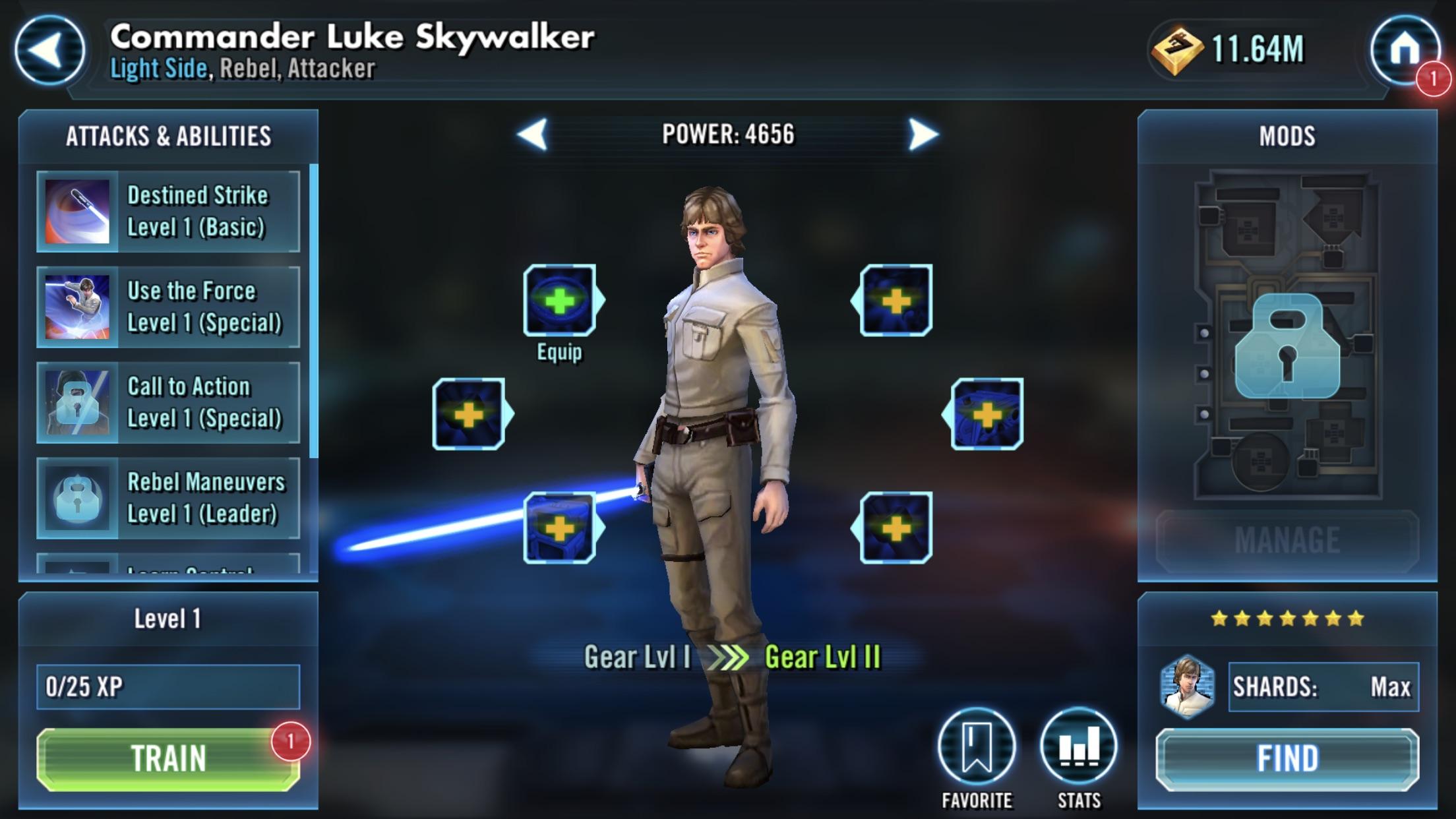Go to previous character using left arrow
This screenshot has width=1456, height=819.
pos(531,135)
